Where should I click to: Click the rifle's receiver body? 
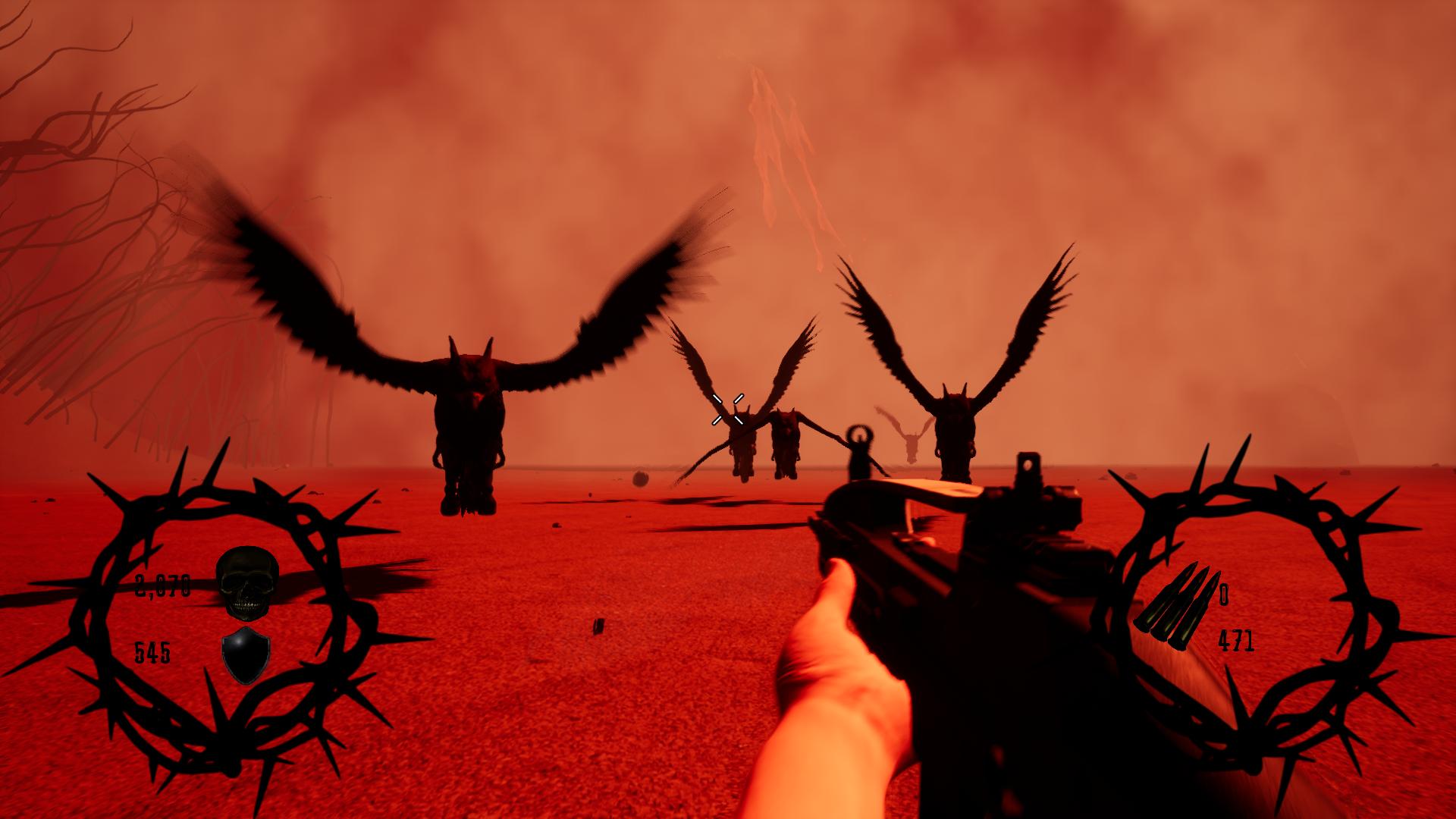tap(986, 561)
